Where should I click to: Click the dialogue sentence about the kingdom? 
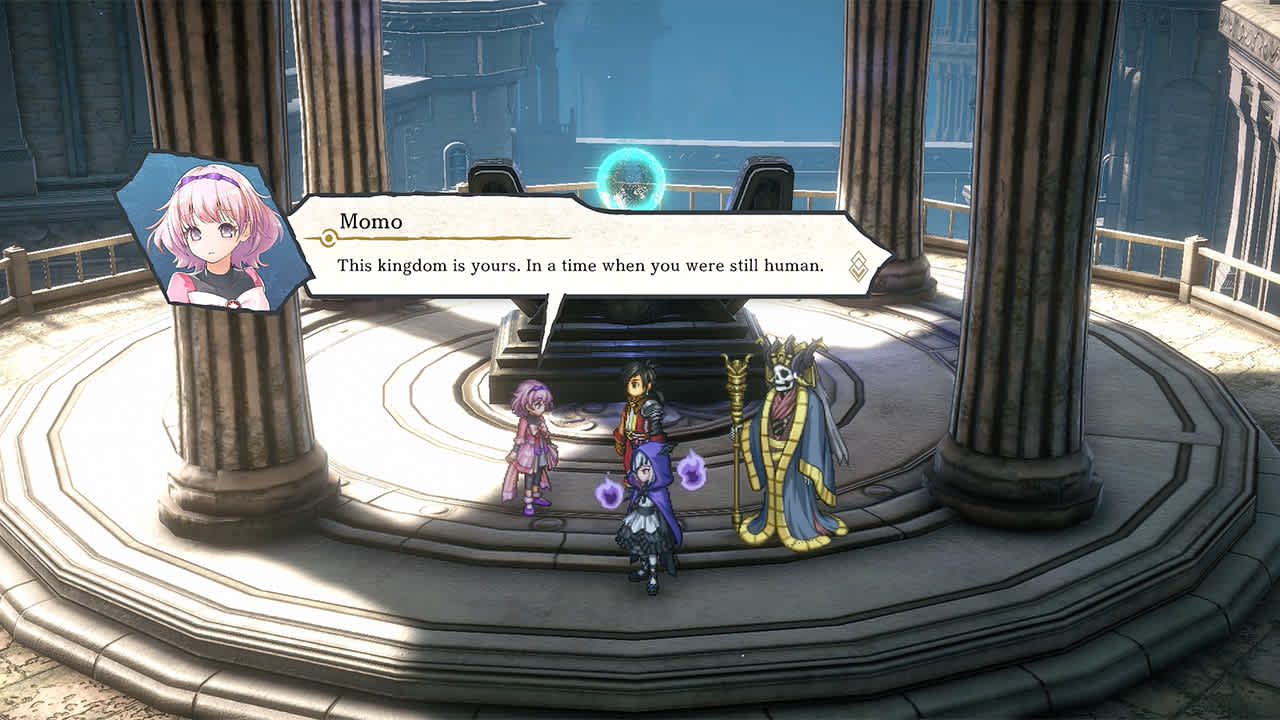pos(580,265)
